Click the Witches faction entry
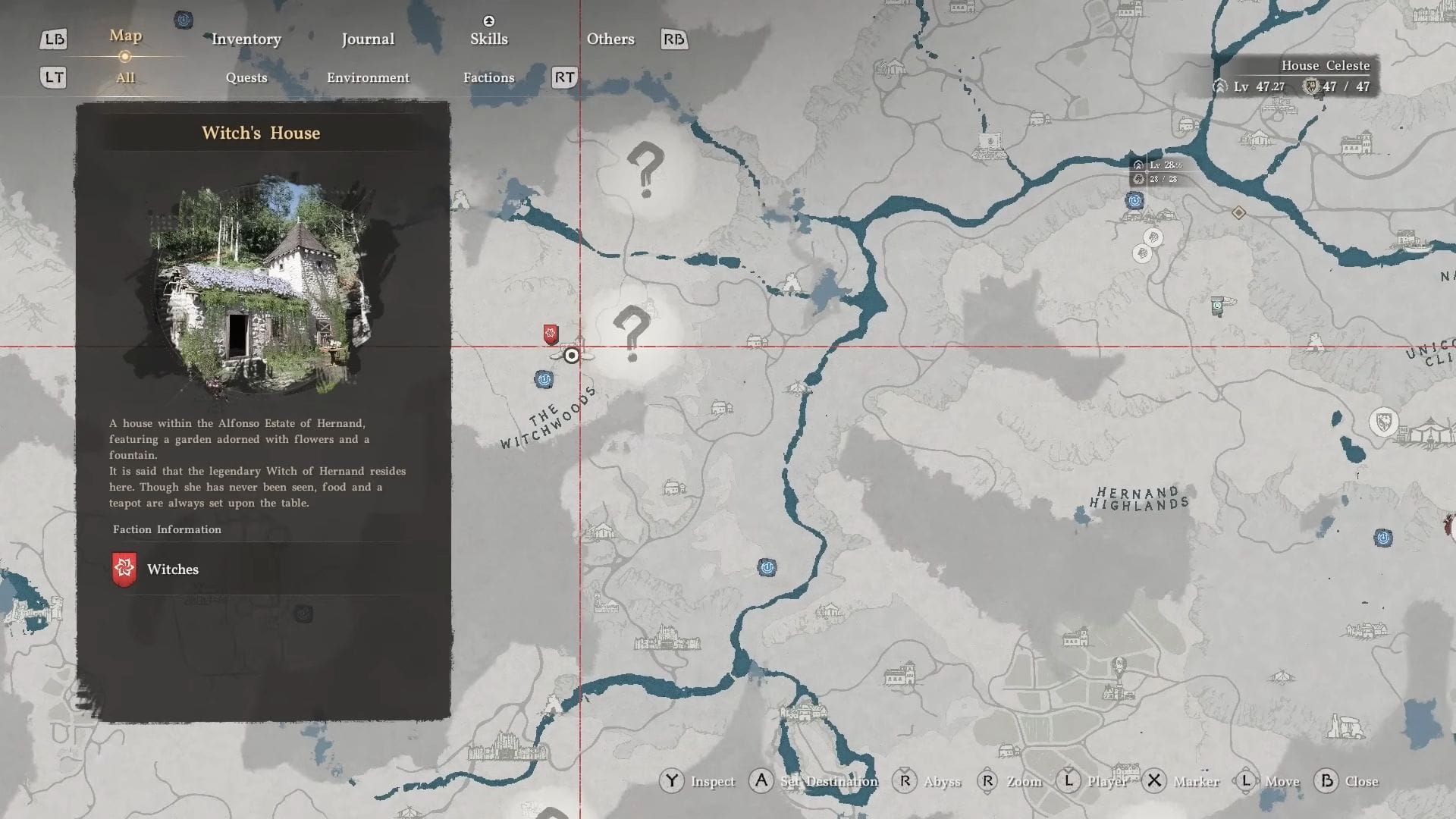The image size is (1456, 819). (x=173, y=570)
